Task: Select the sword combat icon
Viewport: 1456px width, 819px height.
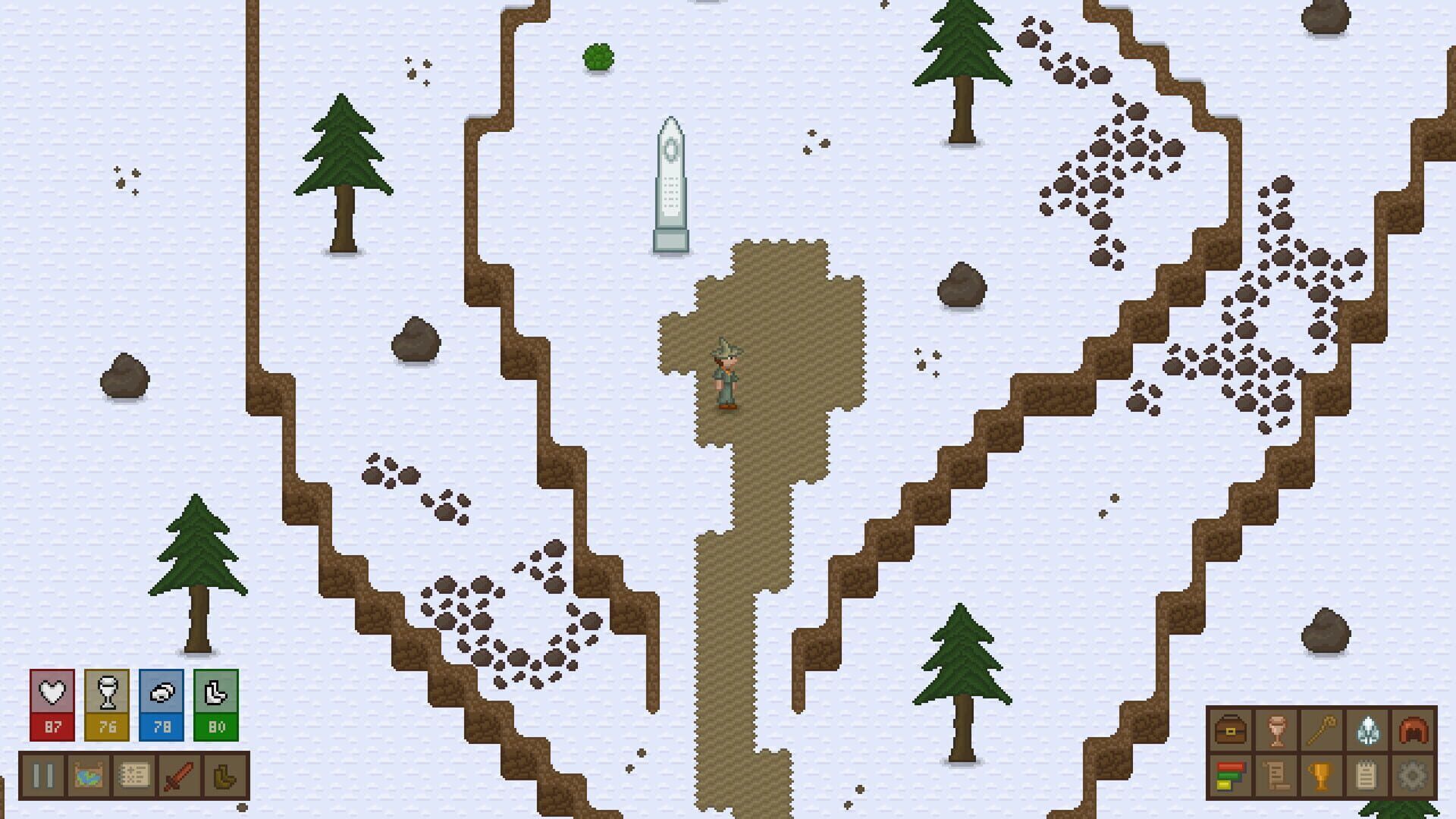Action: [x=179, y=777]
